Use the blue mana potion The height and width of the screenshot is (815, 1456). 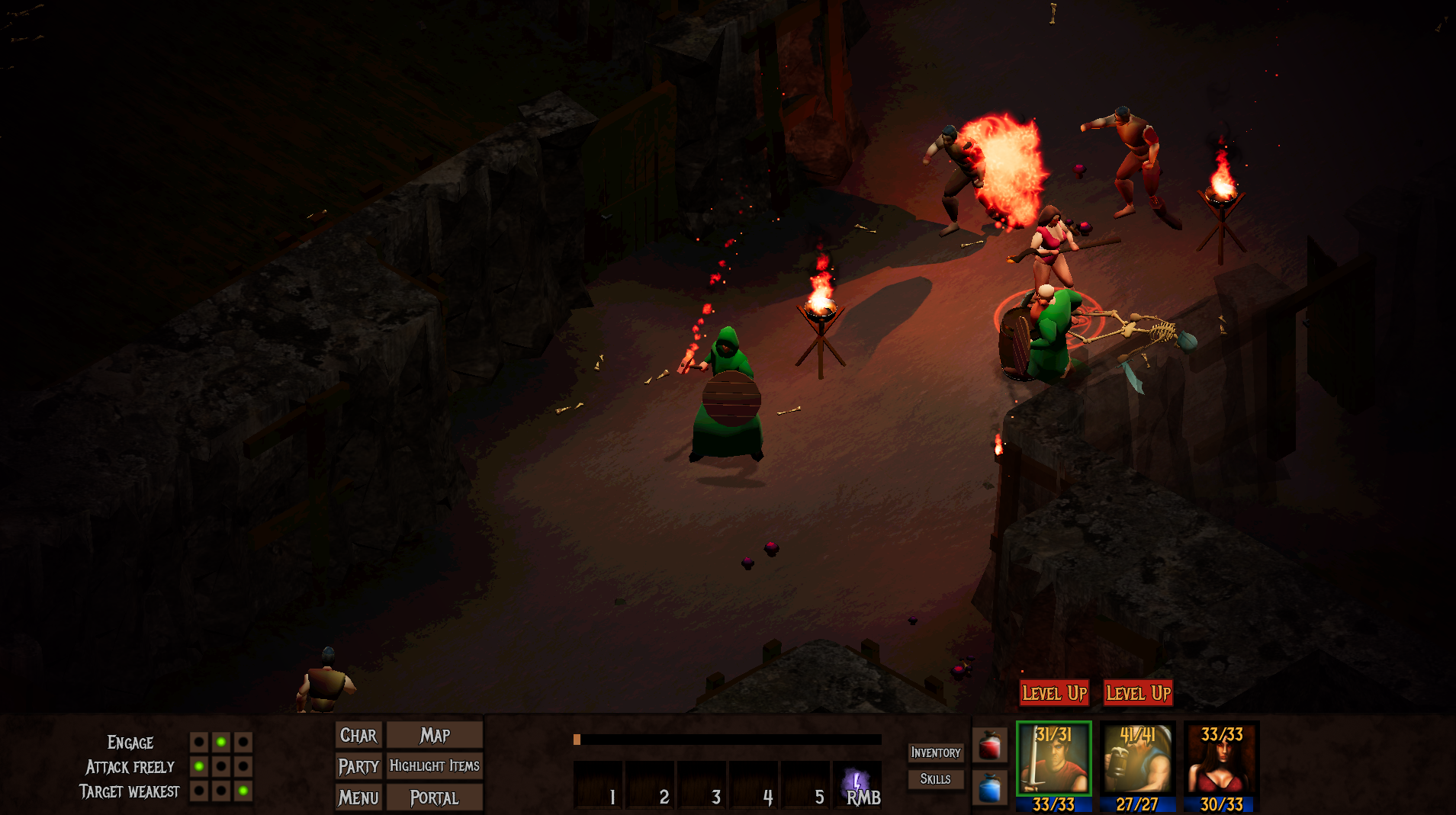pos(990,788)
